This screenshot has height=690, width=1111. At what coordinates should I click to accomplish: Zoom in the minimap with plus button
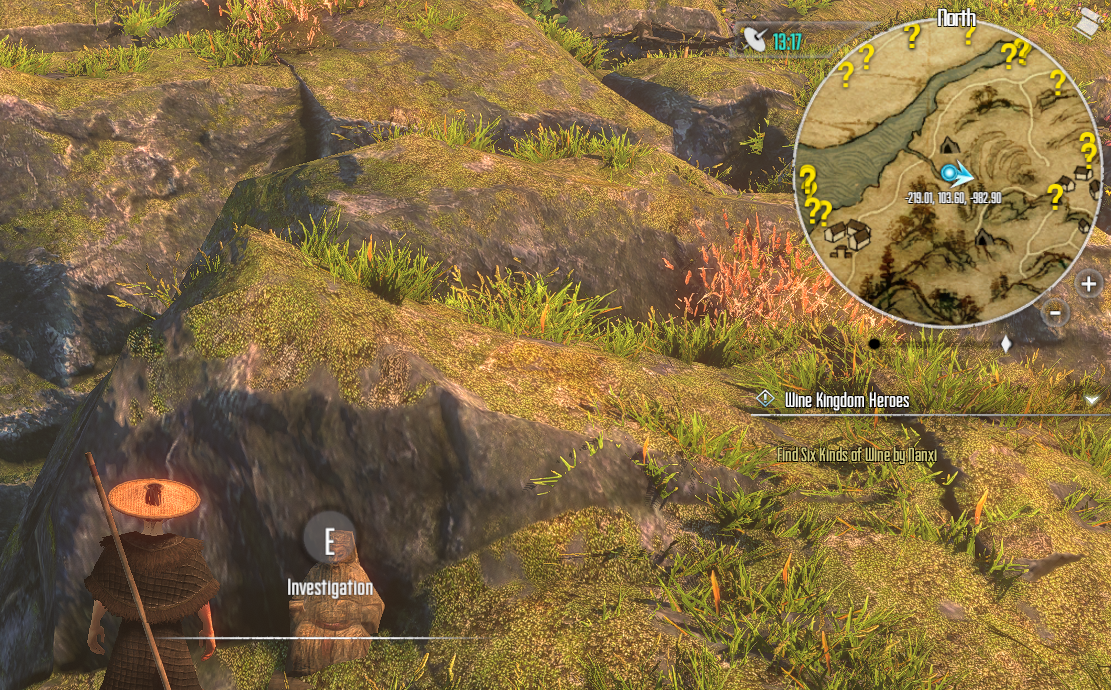1089,284
